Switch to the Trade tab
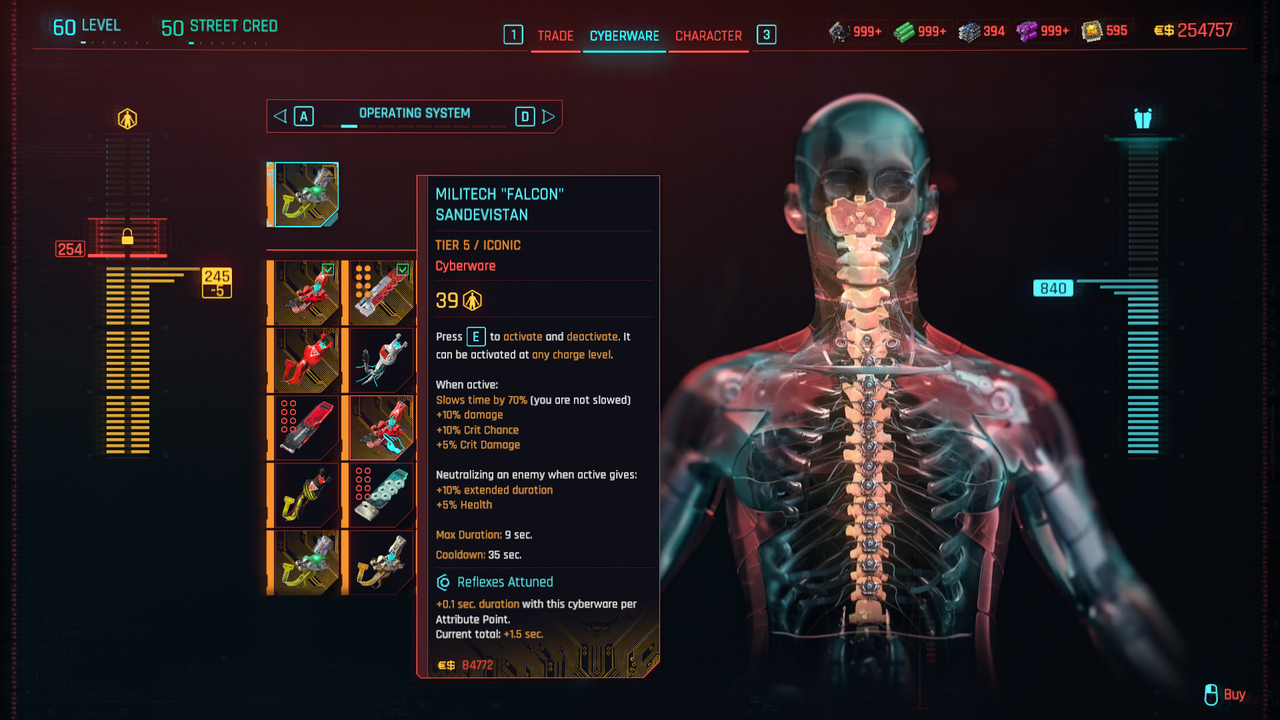Viewport: 1280px width, 720px height. click(555, 35)
